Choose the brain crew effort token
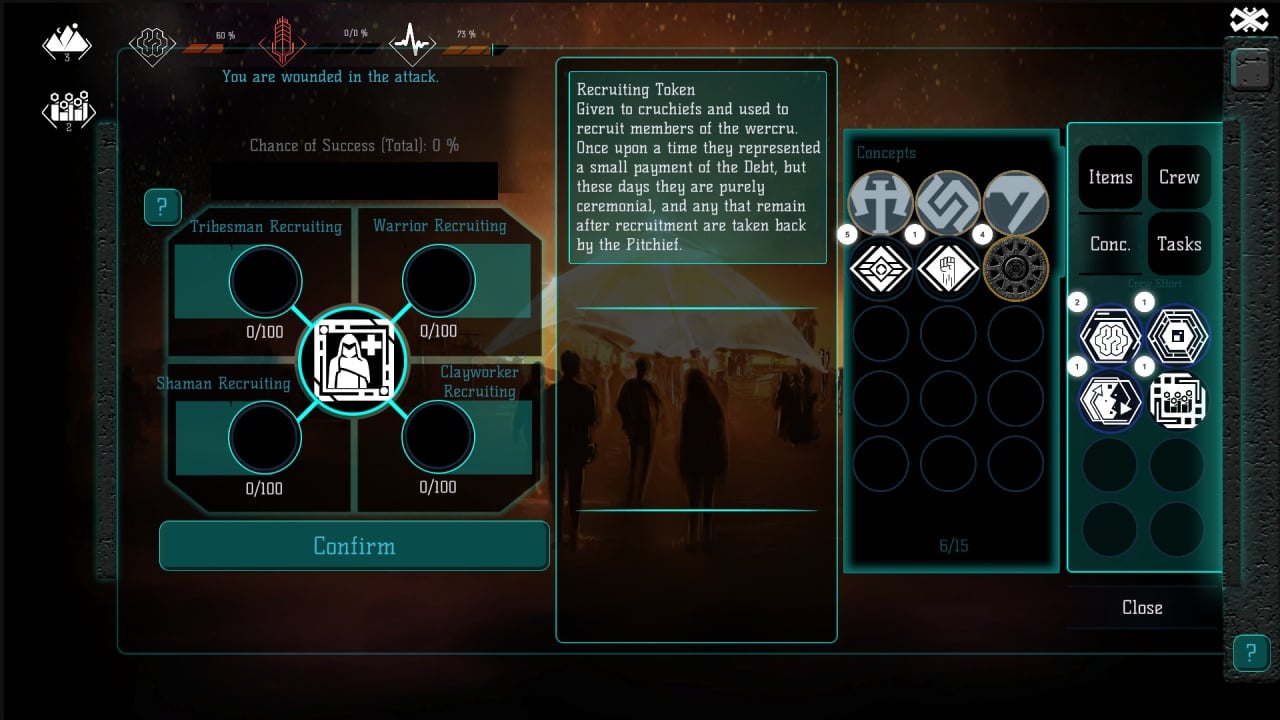 coord(1110,333)
